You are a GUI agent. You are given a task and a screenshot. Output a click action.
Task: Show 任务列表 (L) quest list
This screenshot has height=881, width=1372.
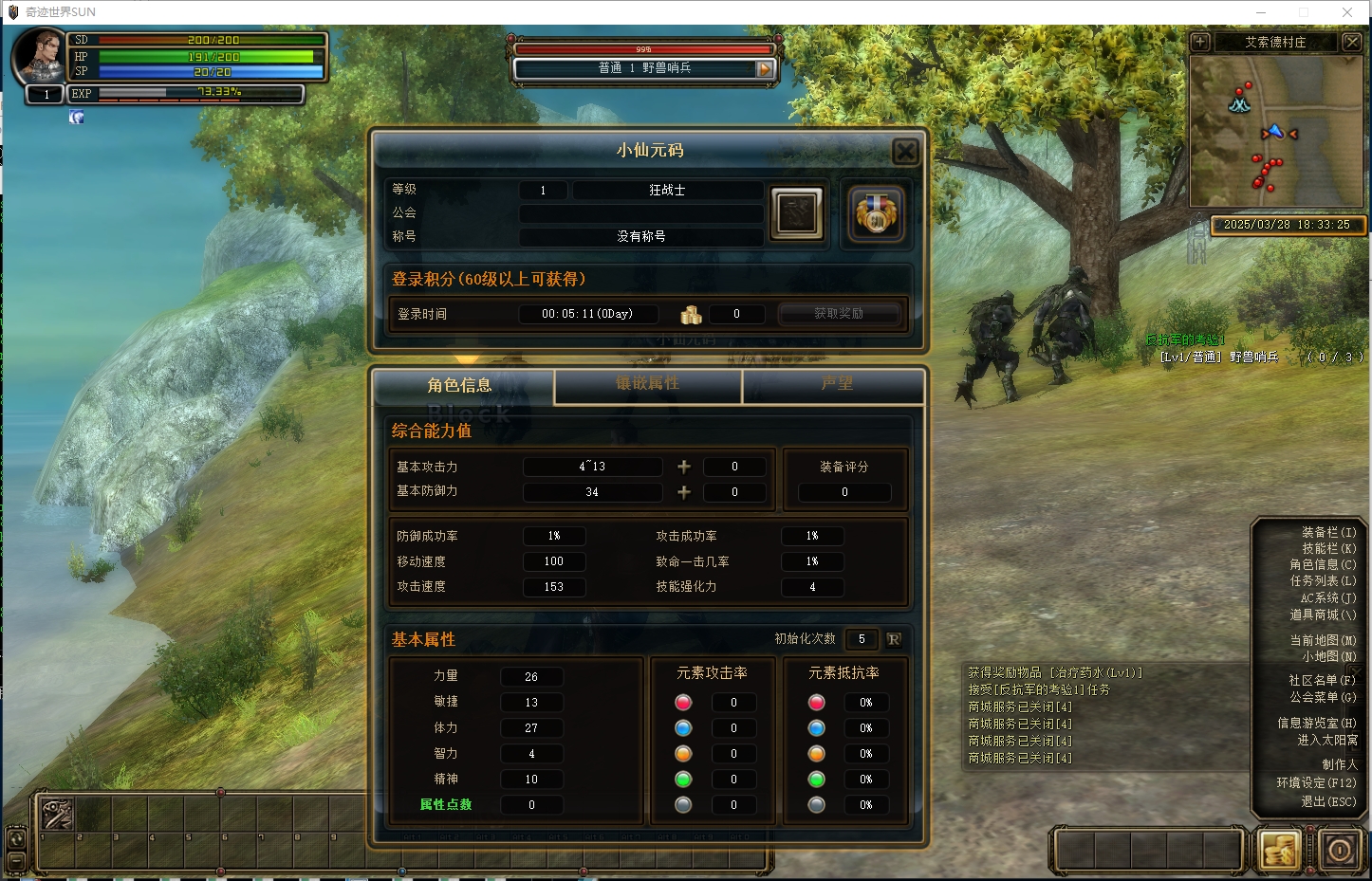[x=1323, y=581]
